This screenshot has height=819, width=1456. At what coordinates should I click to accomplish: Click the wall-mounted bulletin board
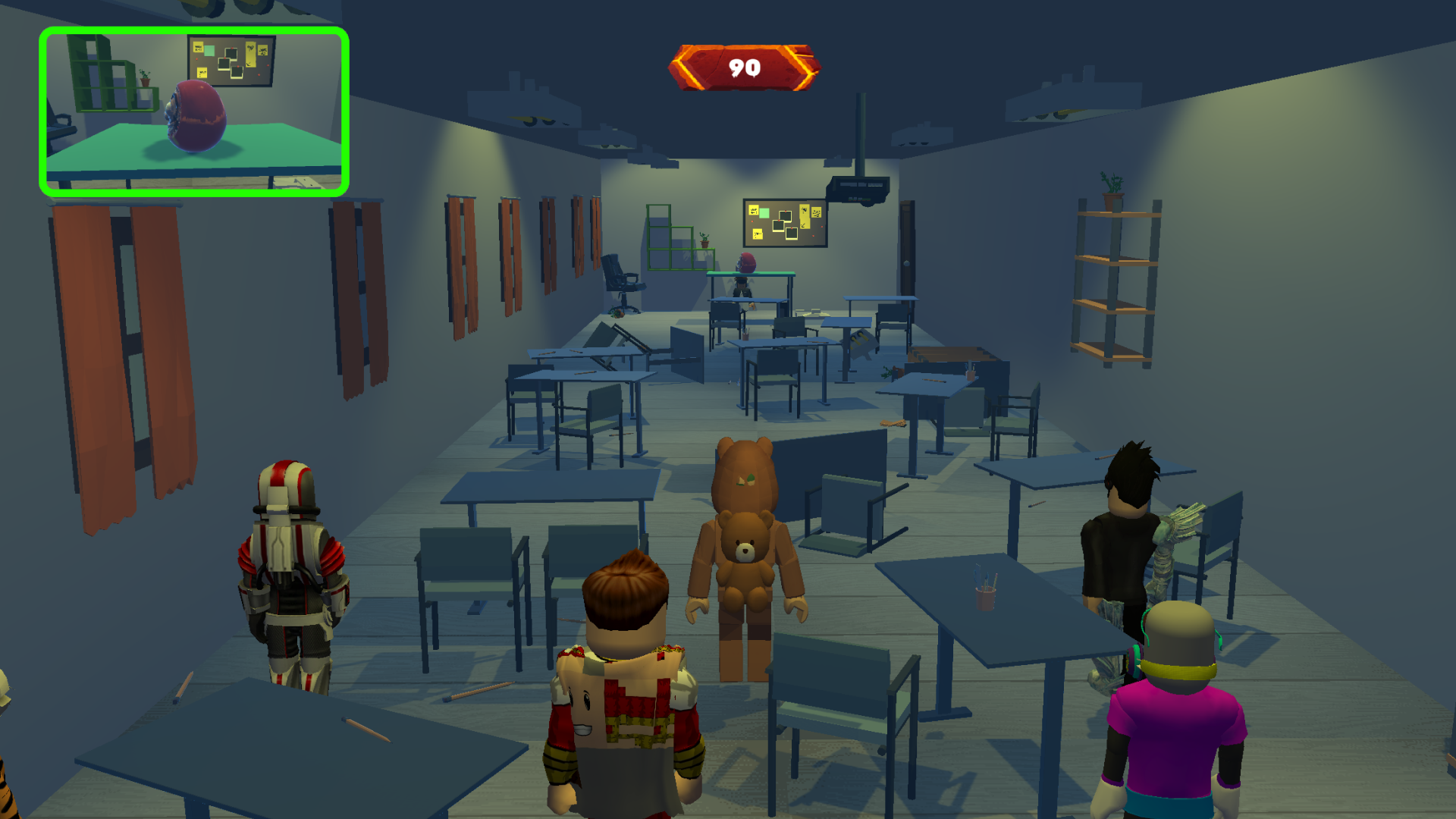785,224
